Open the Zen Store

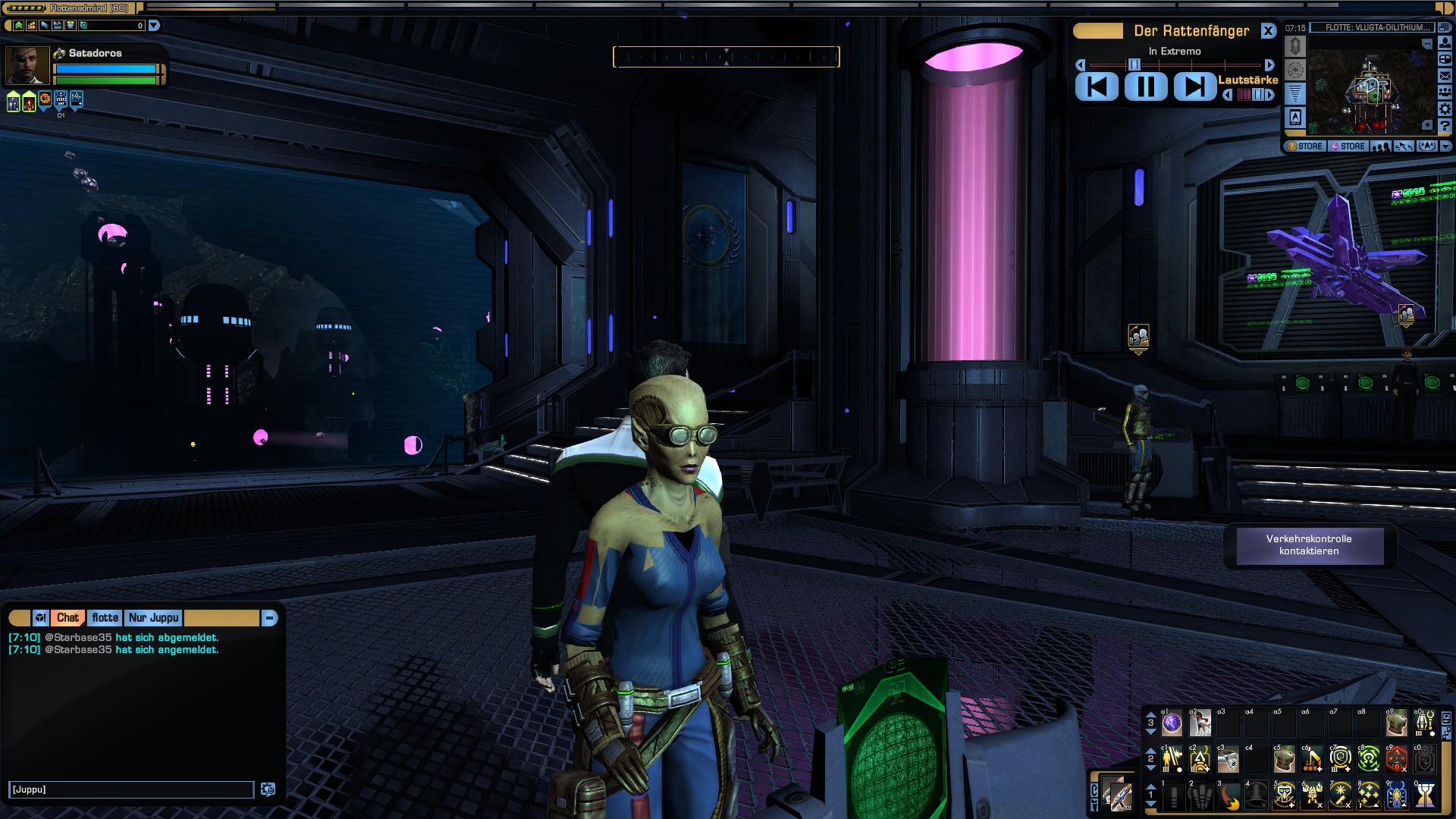[x=1304, y=146]
